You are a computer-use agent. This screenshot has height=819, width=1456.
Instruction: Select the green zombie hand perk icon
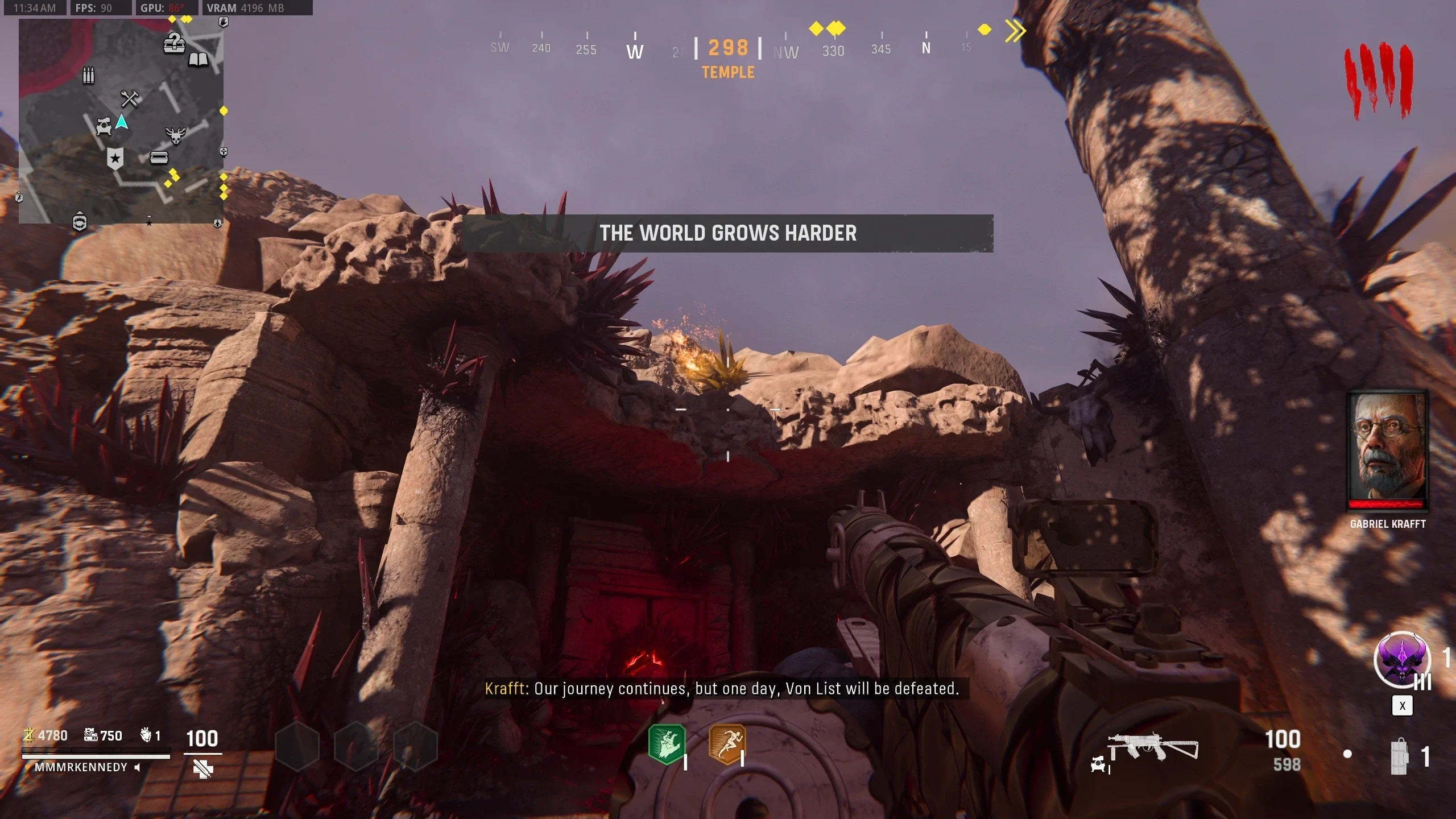pyautogui.click(x=667, y=744)
